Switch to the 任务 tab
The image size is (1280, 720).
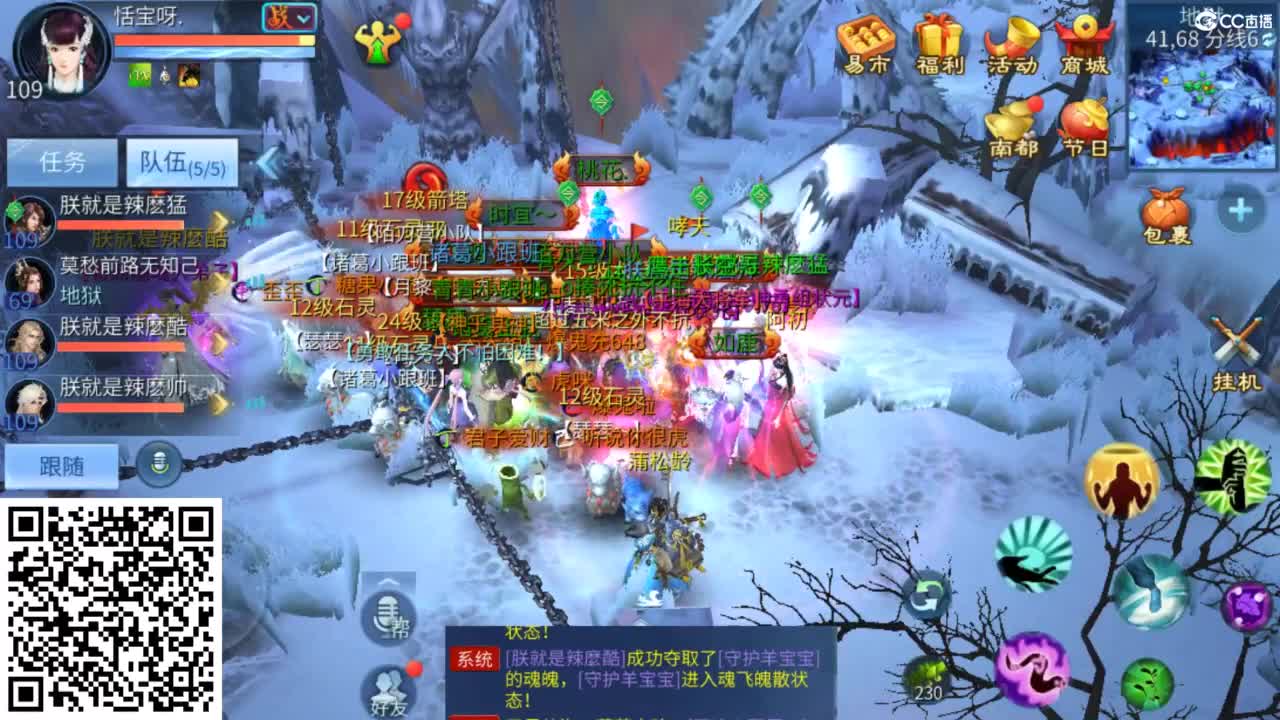(x=62, y=162)
